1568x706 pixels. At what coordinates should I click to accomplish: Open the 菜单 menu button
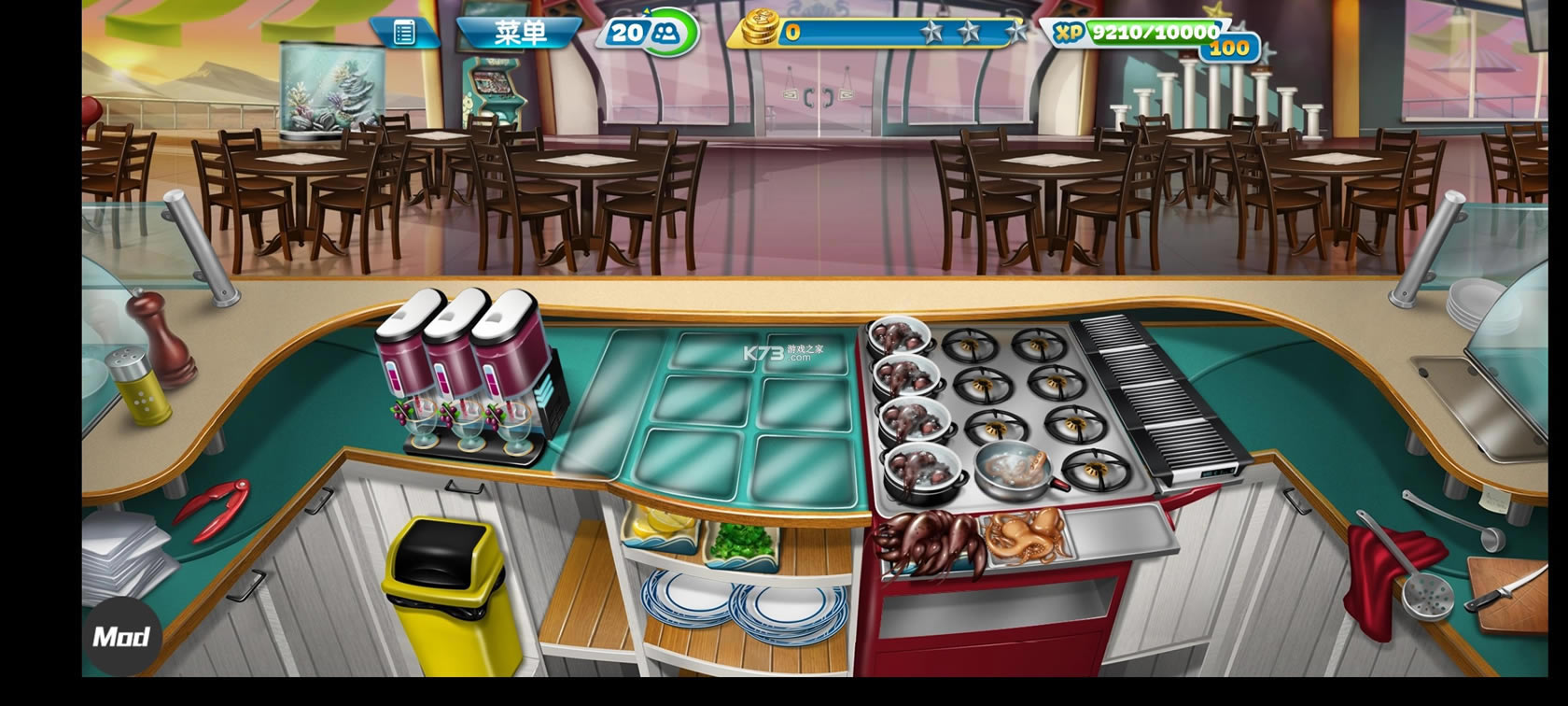pyautogui.click(x=520, y=34)
